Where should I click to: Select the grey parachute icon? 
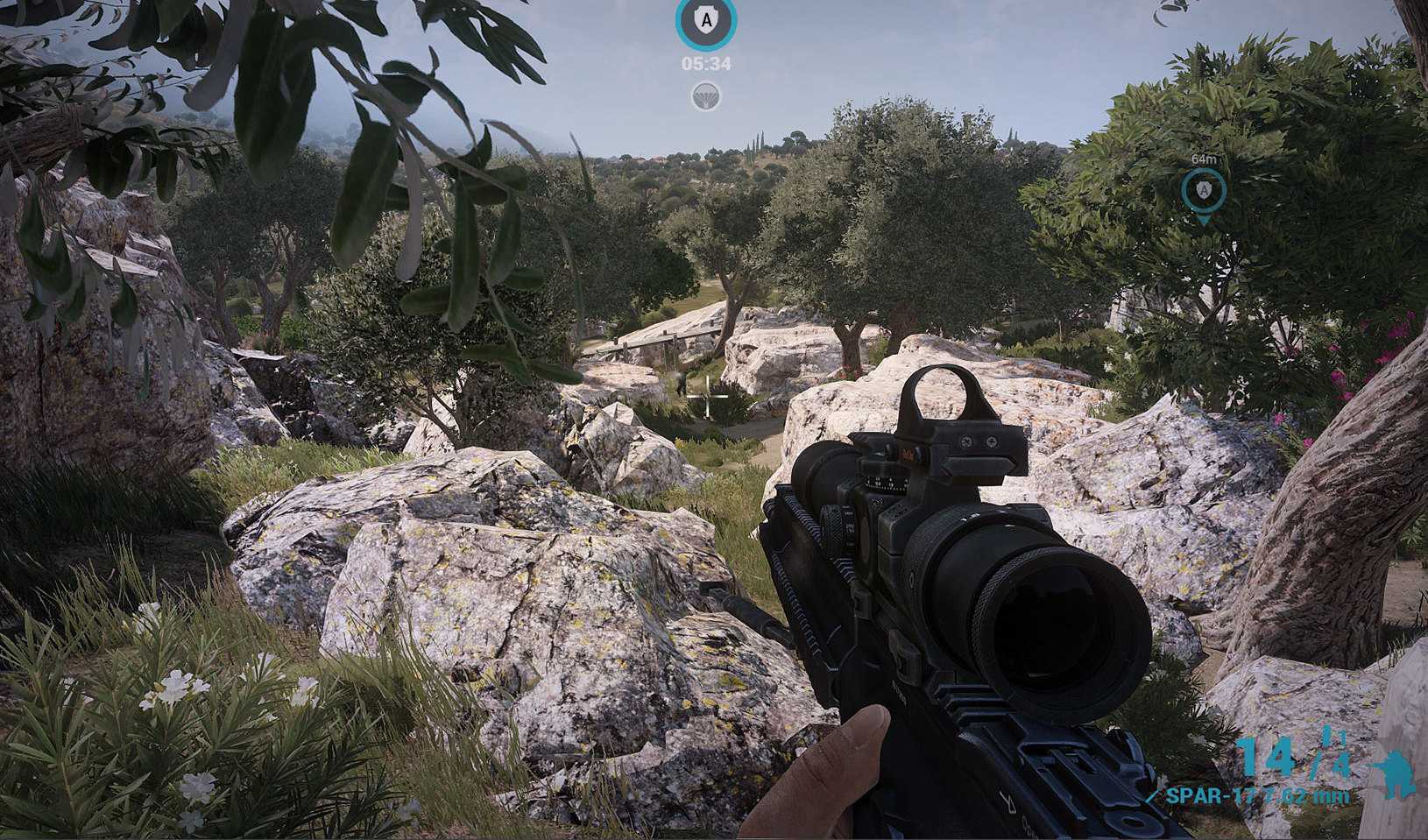tap(706, 96)
